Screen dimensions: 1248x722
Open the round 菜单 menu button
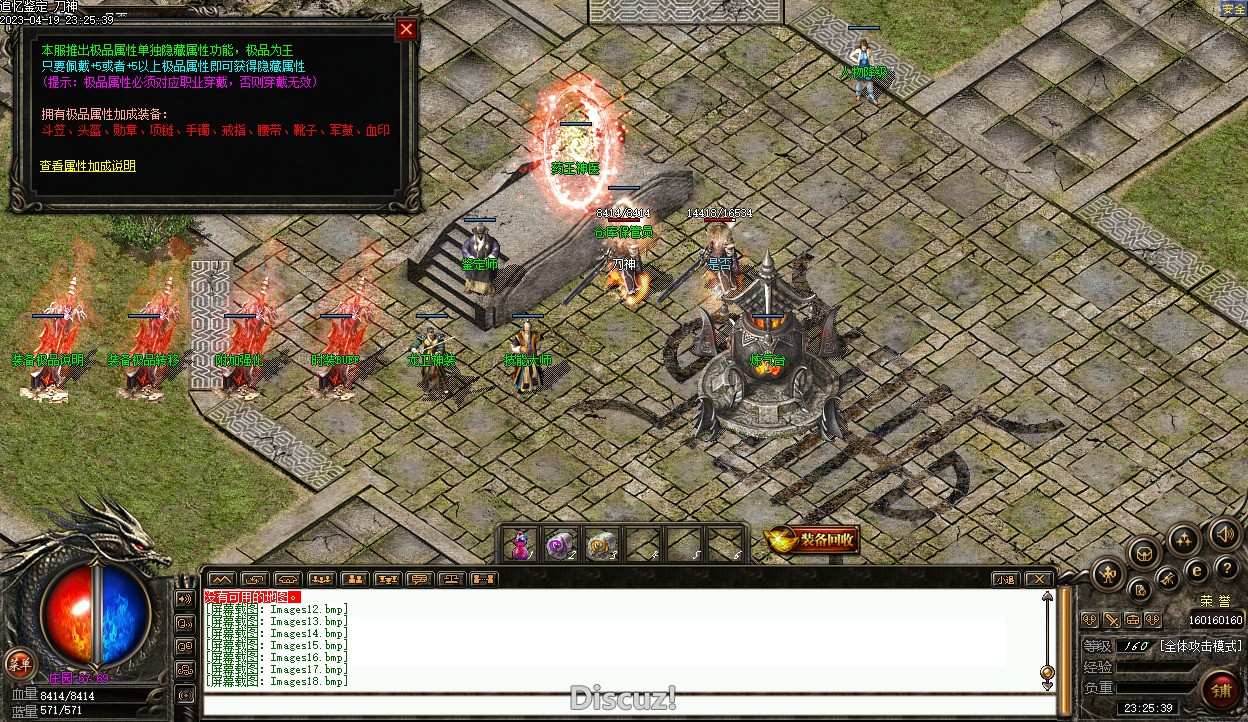click(19, 663)
